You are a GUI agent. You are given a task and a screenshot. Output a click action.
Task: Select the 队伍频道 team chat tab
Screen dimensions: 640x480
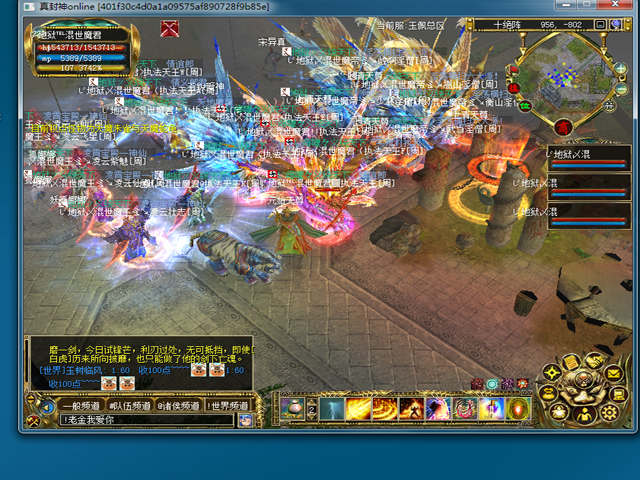[x=130, y=406]
